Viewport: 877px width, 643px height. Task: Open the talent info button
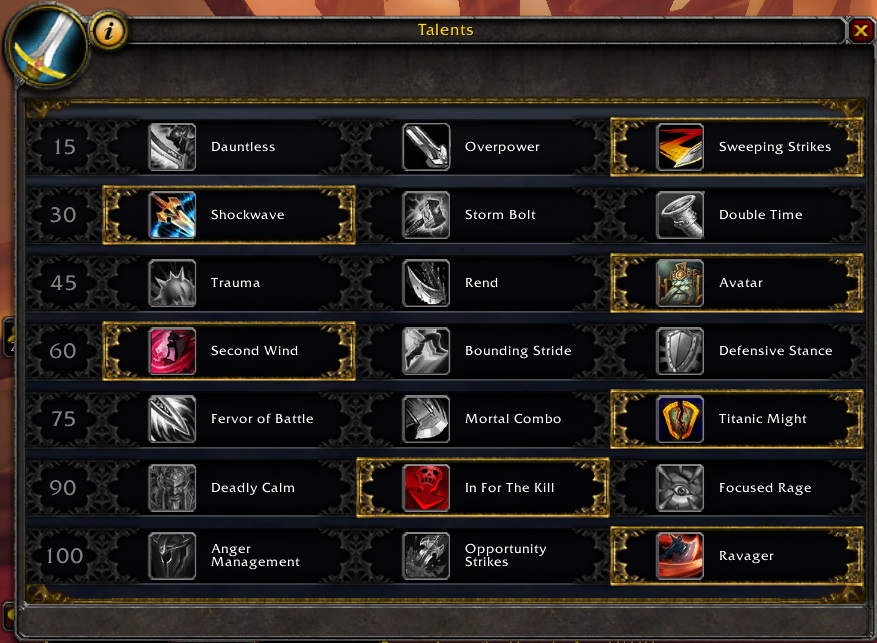(109, 31)
